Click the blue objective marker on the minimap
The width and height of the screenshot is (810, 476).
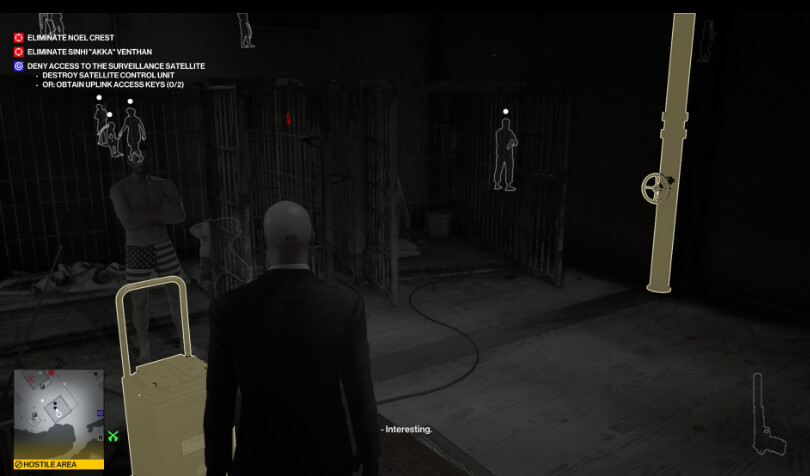tap(99, 412)
